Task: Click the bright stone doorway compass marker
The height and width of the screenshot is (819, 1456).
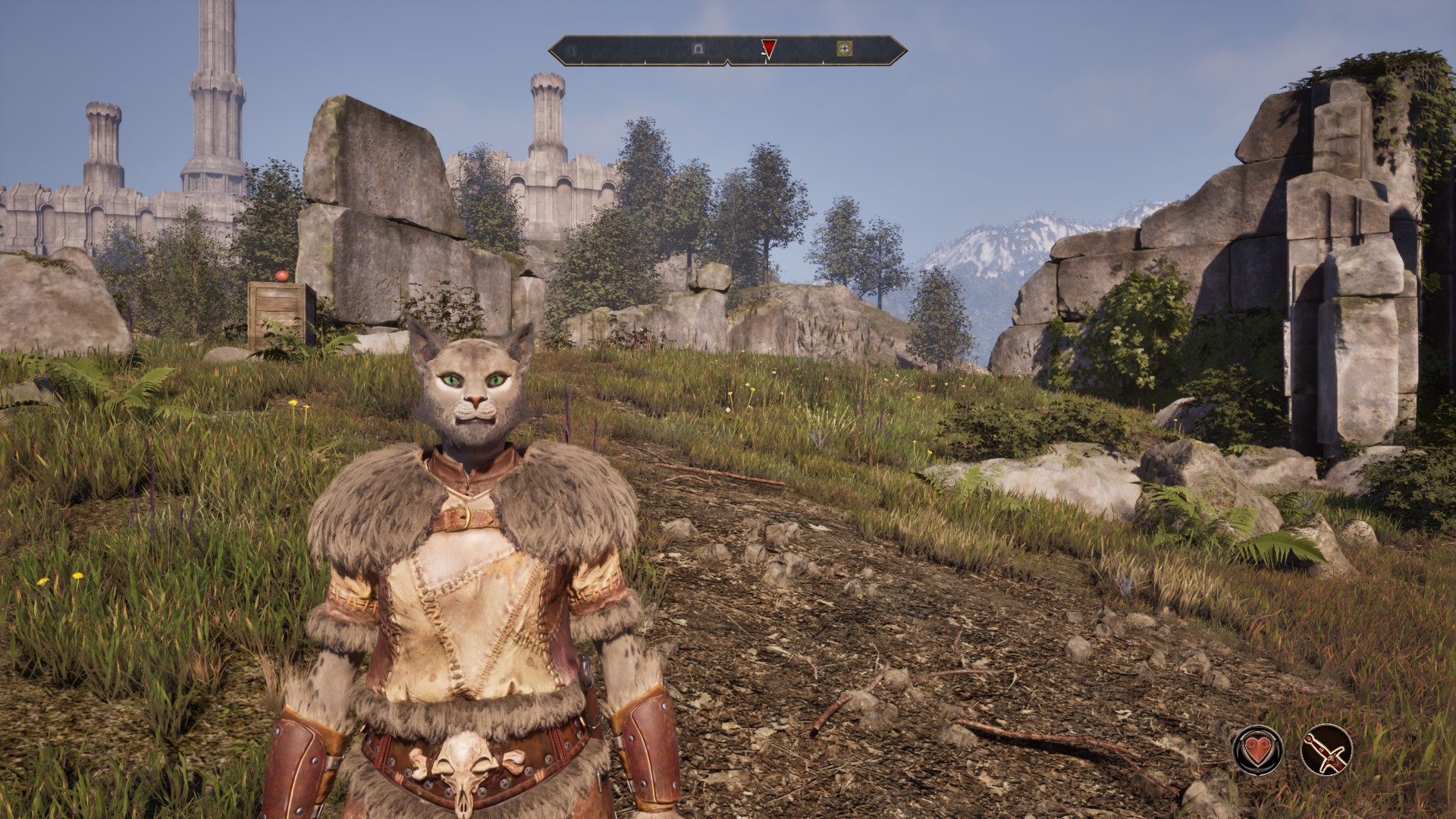Action: (698, 49)
